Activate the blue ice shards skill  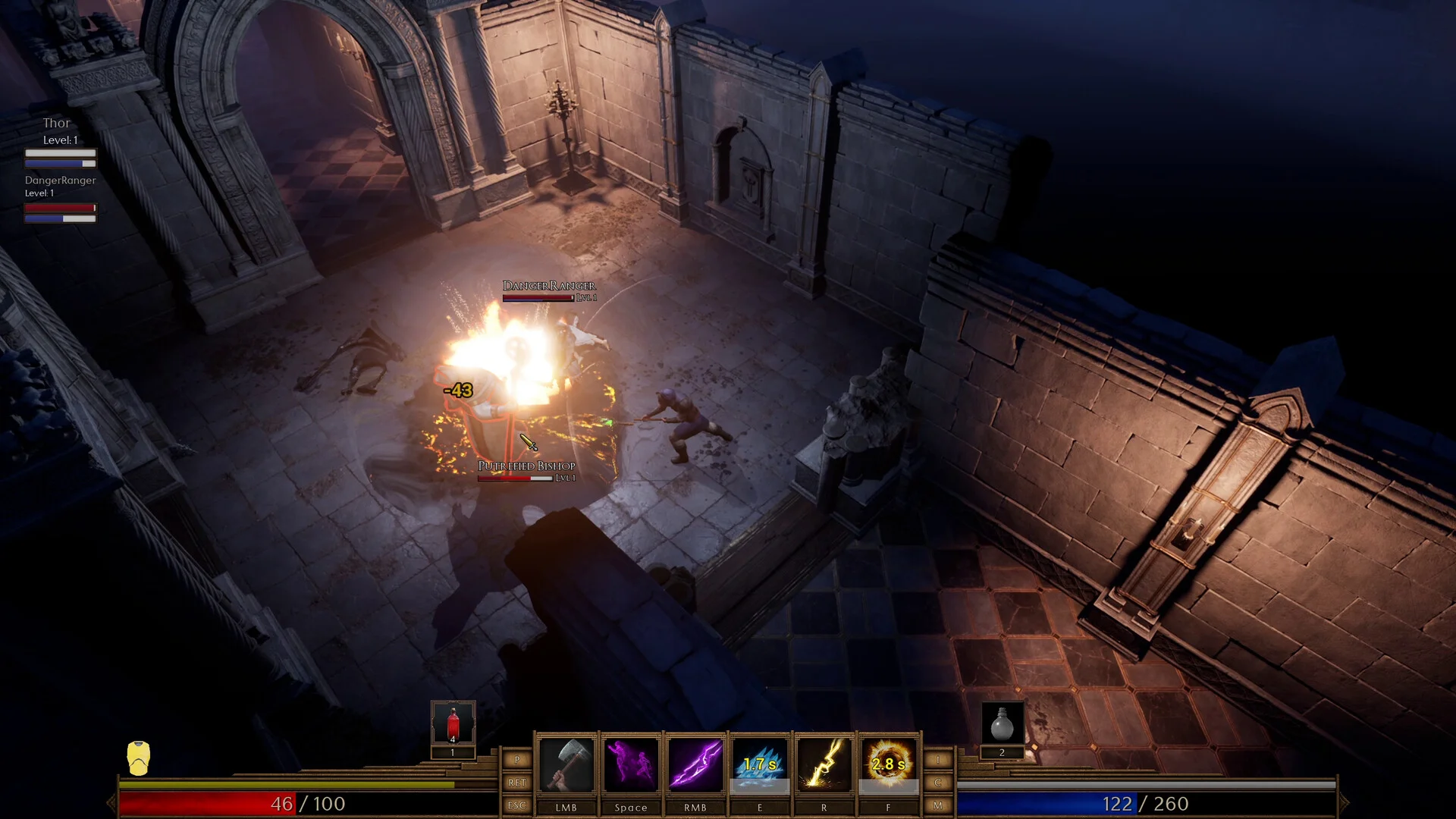click(759, 765)
